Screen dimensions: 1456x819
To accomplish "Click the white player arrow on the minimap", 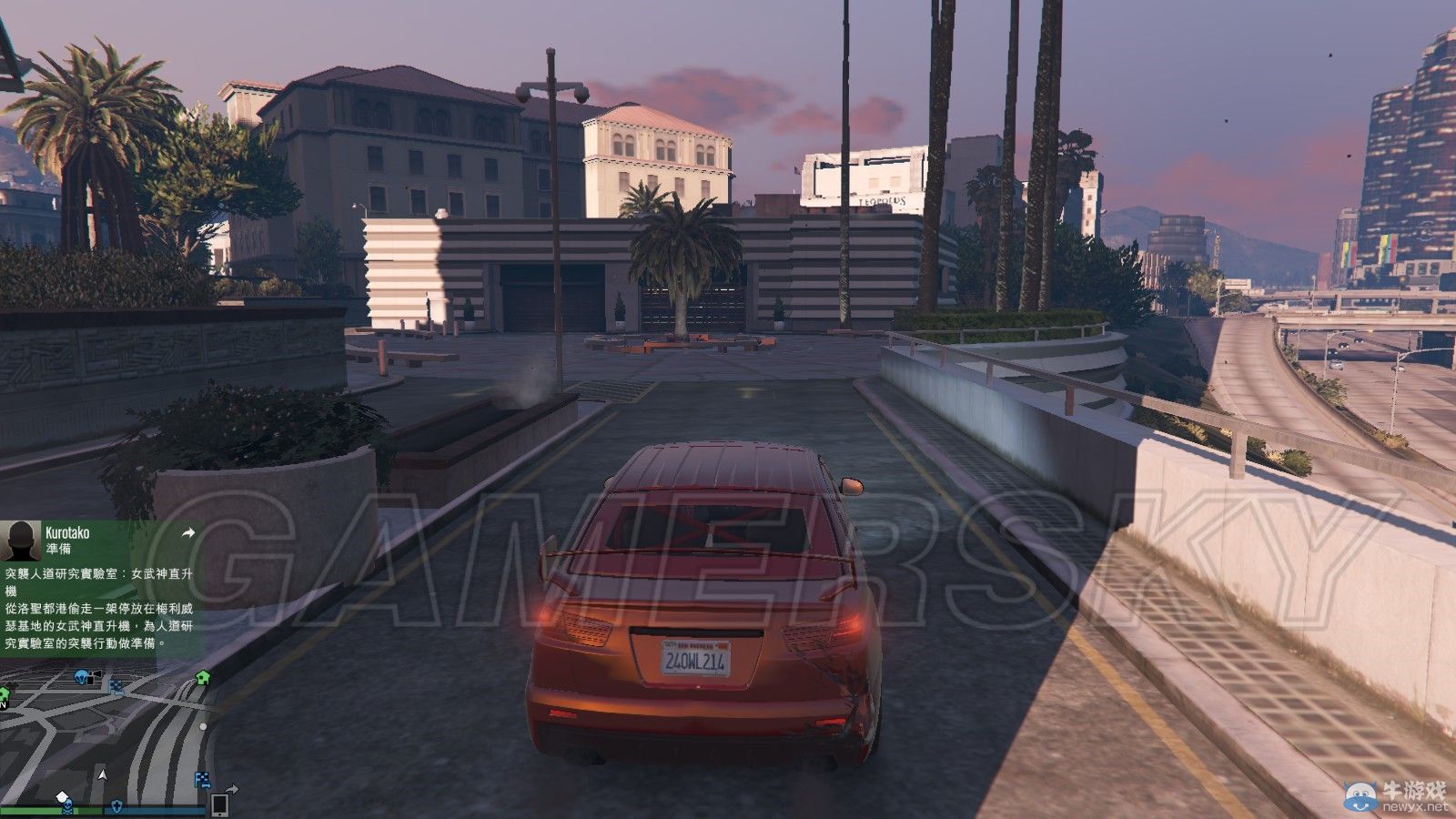I will [x=102, y=775].
